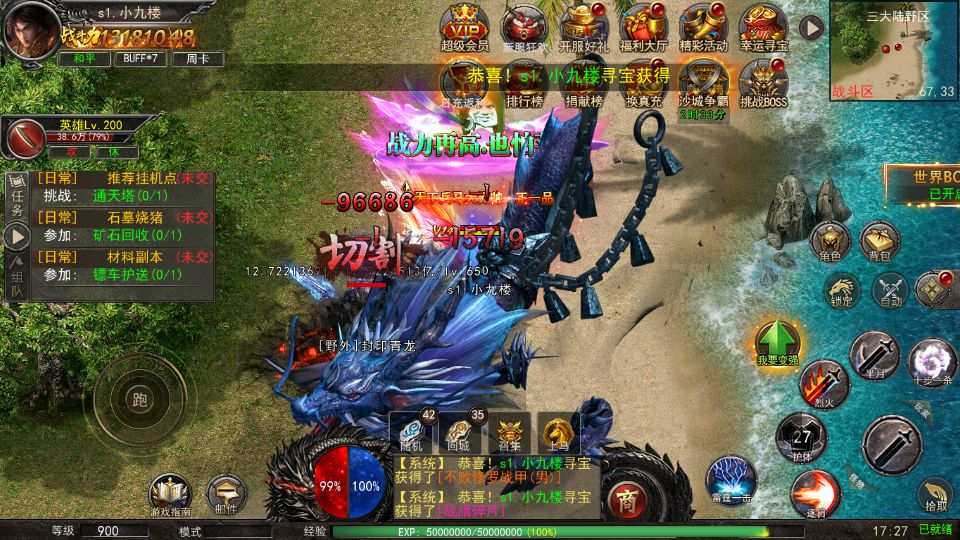Toggle 自动 auto-combat
960x540 pixels.
click(889, 292)
